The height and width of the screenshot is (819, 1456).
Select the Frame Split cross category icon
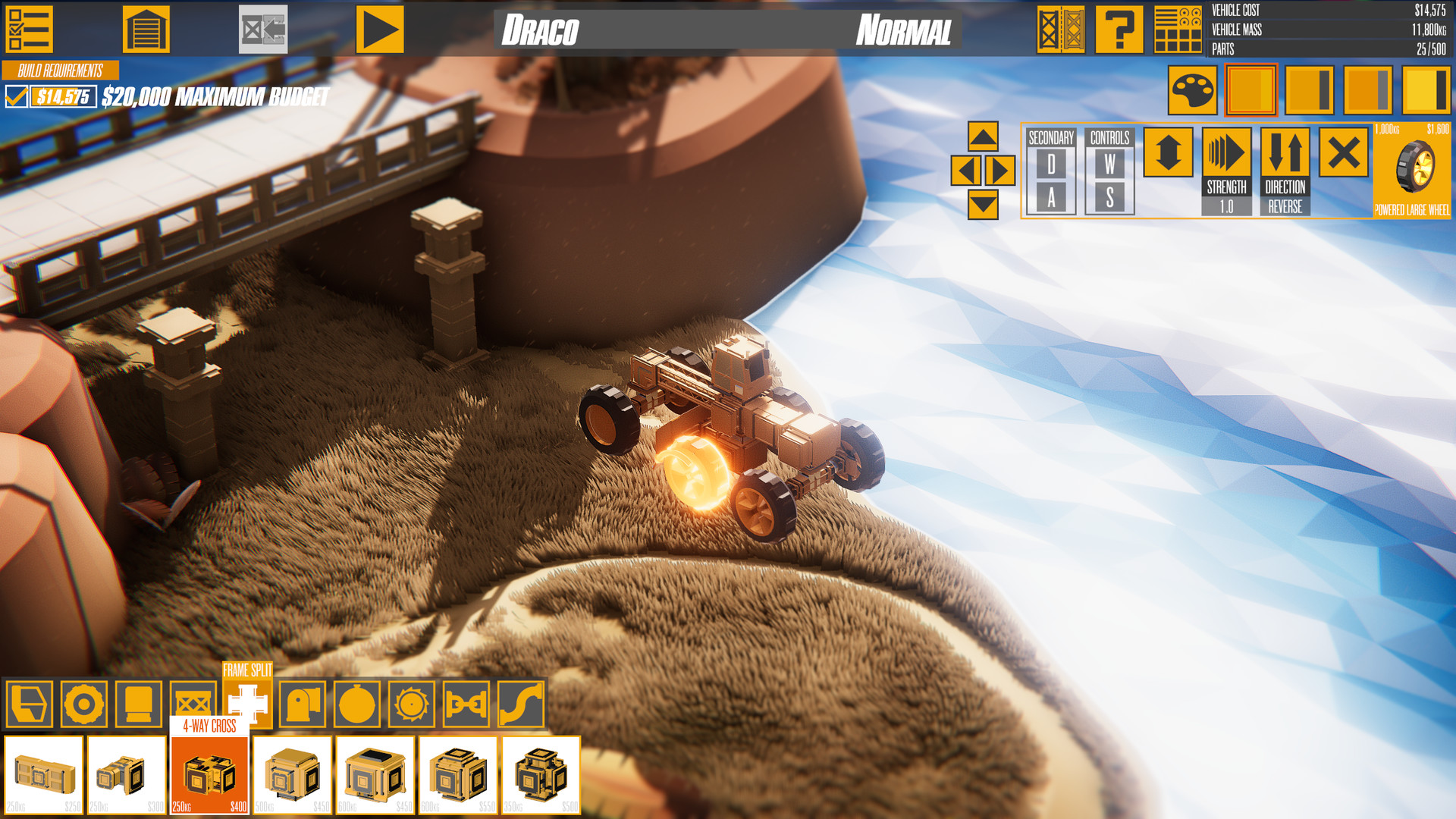[x=246, y=704]
